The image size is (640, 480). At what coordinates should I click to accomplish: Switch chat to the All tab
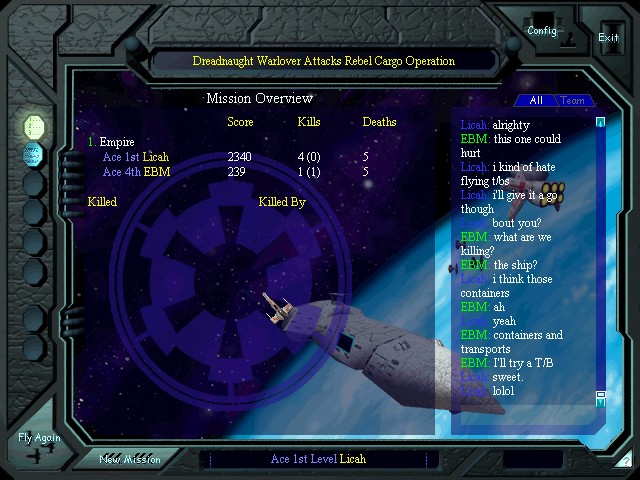coord(536,101)
